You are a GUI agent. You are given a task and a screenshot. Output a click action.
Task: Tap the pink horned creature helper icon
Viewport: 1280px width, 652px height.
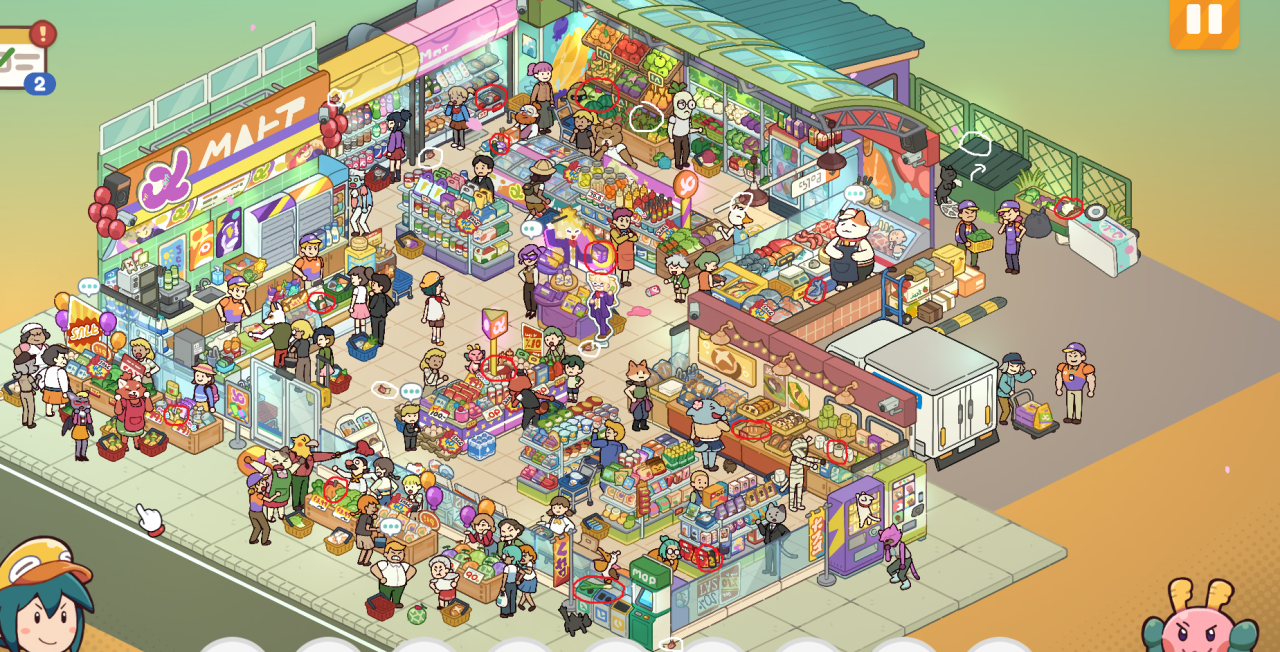click(1200, 619)
